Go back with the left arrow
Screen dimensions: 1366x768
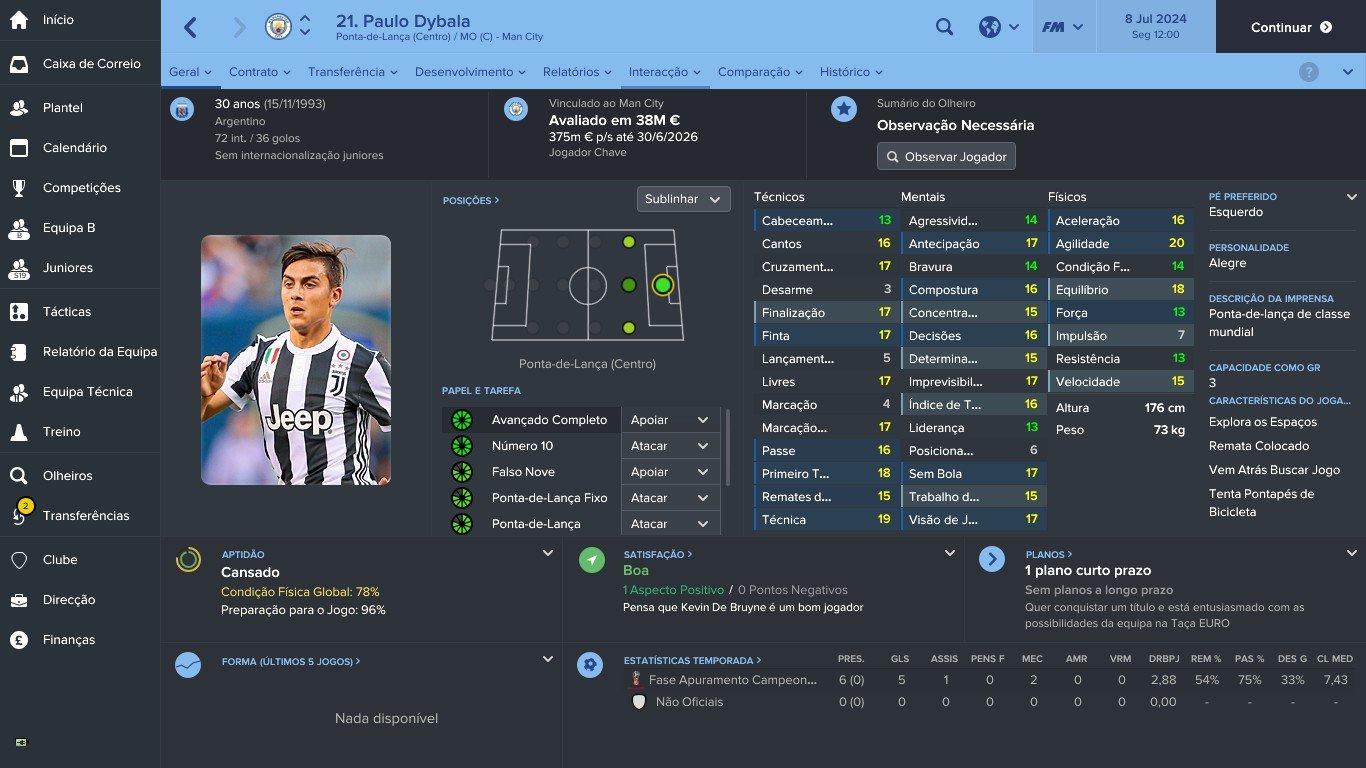click(191, 27)
